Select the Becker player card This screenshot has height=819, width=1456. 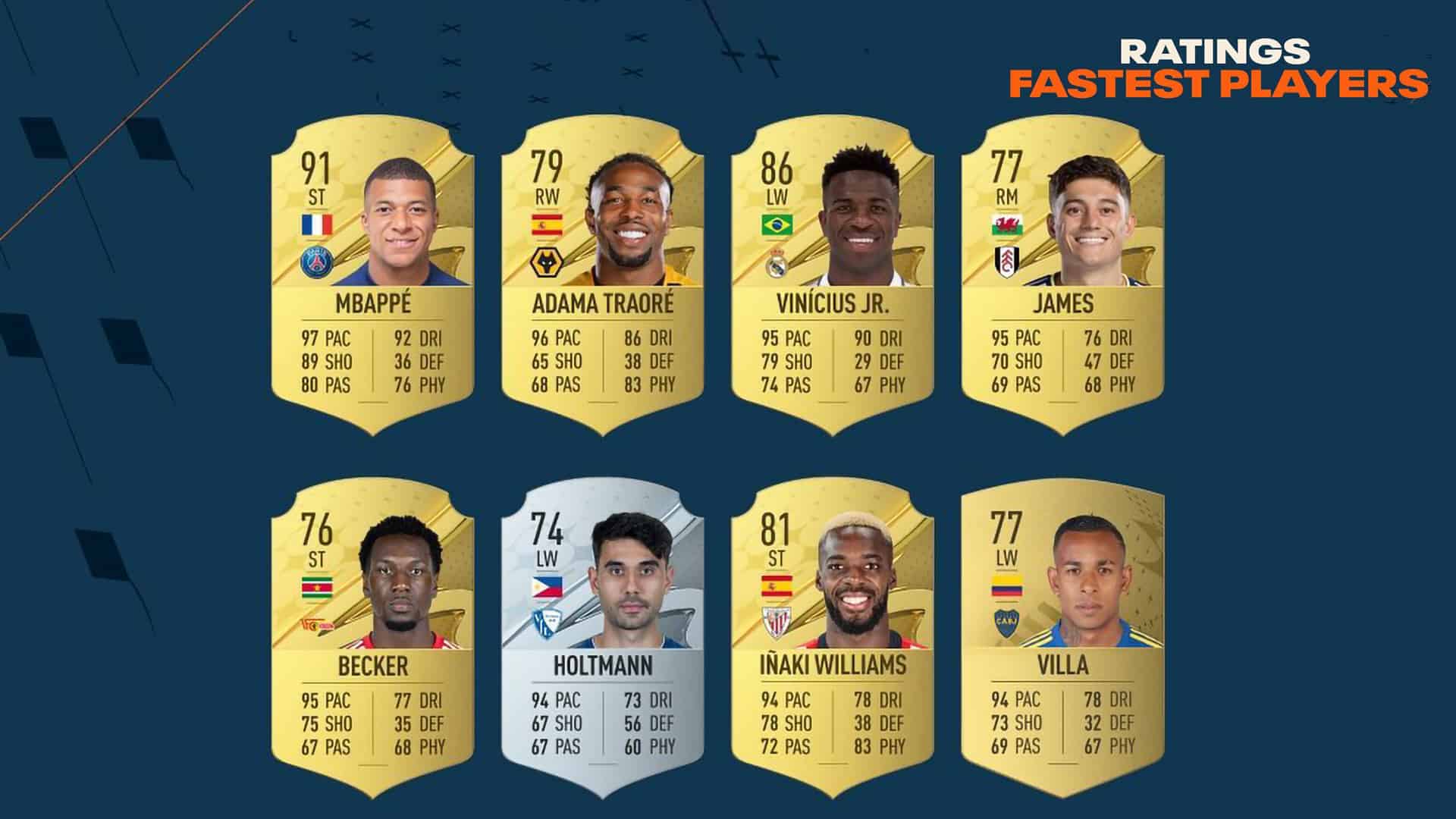pyautogui.click(x=373, y=639)
